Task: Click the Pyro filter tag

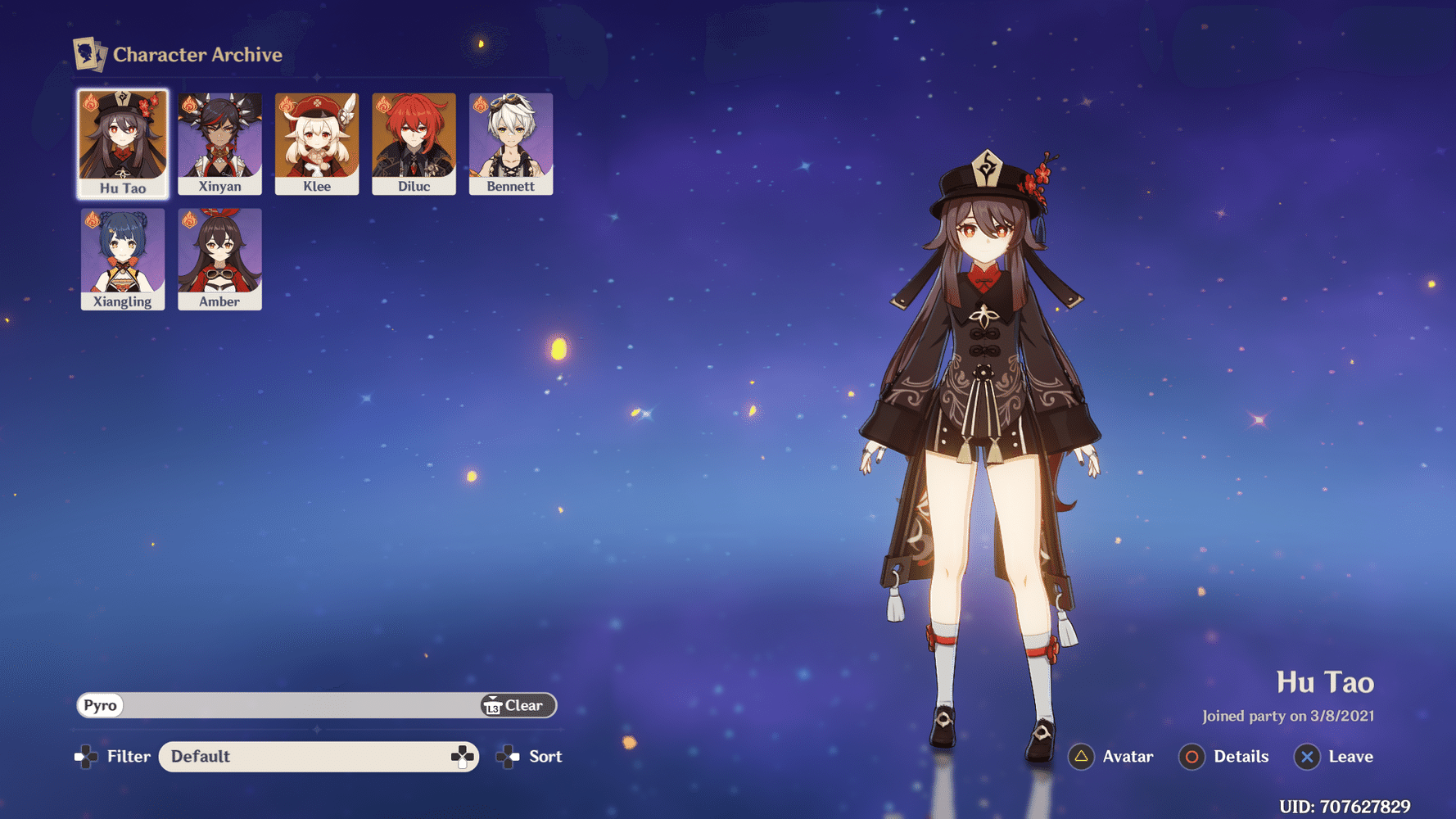Action: (101, 705)
